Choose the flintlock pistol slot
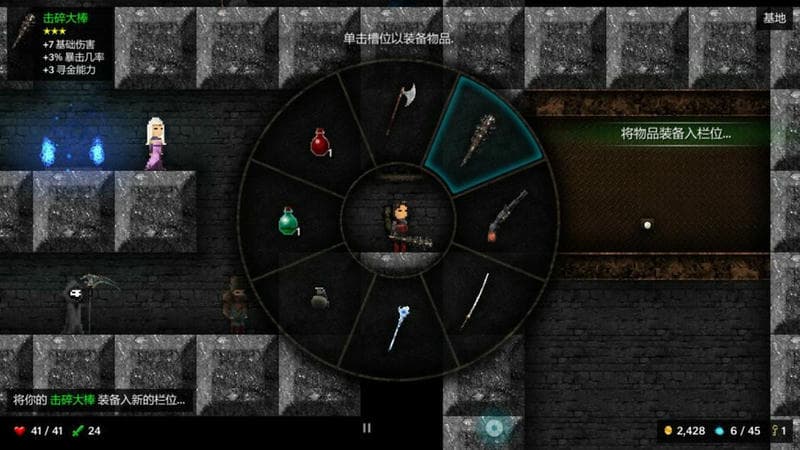This screenshot has height=450, width=800. tap(507, 215)
